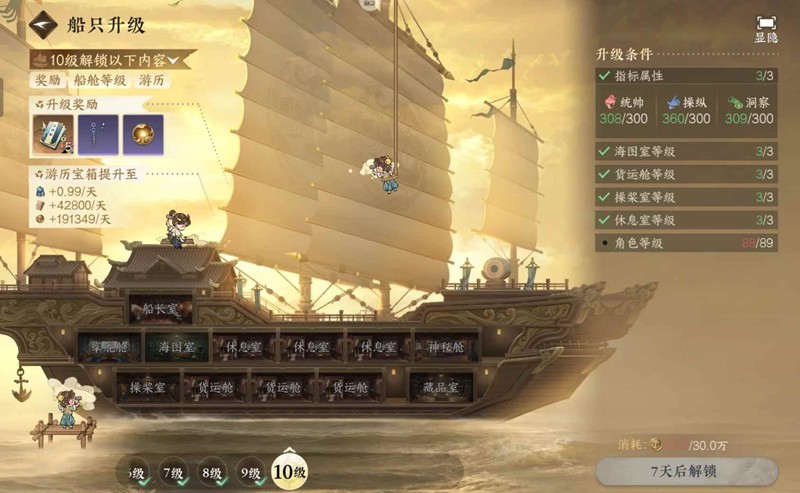Image resolution: width=800 pixels, height=493 pixels.
Task: Choose the 8级 level stage
Action: point(211,471)
